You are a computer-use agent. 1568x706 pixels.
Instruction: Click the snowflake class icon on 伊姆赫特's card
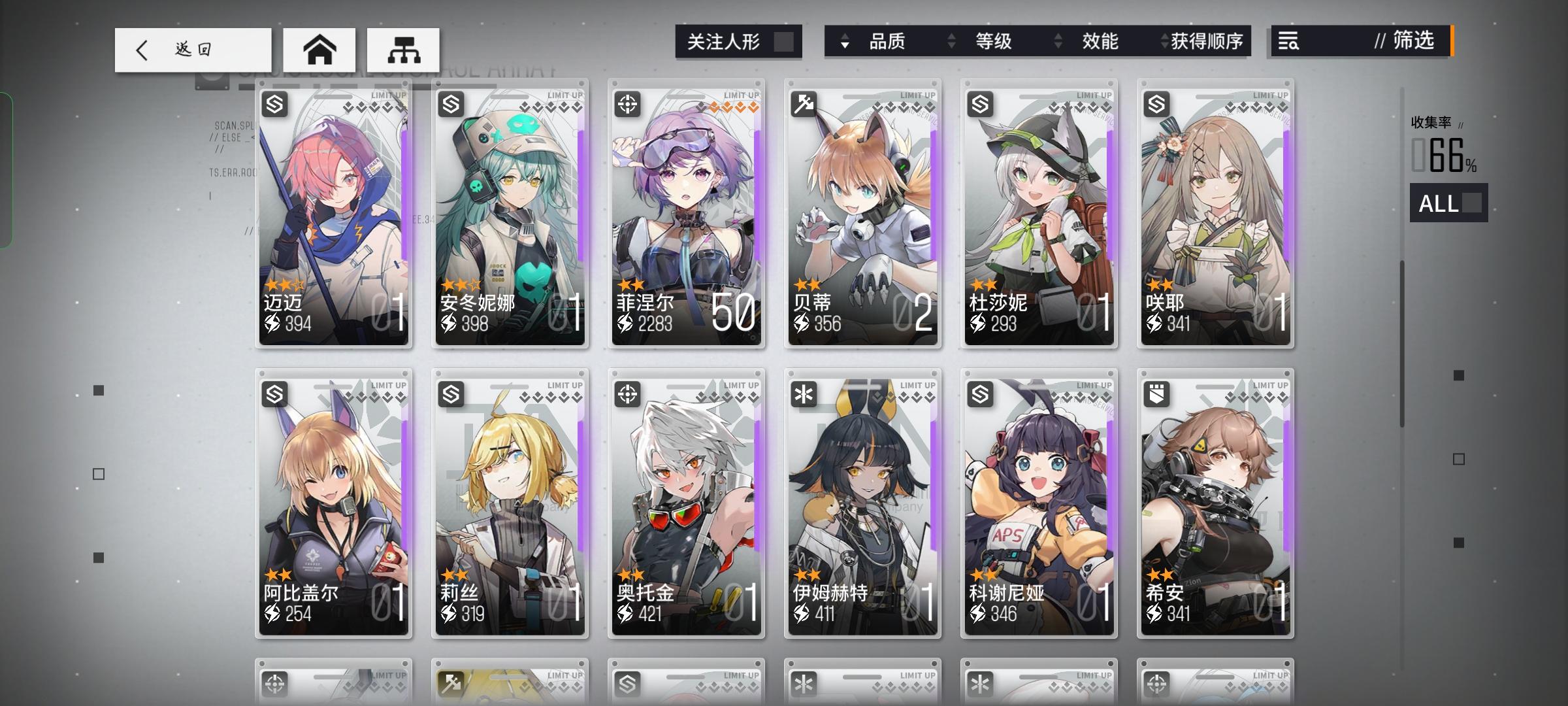[804, 393]
